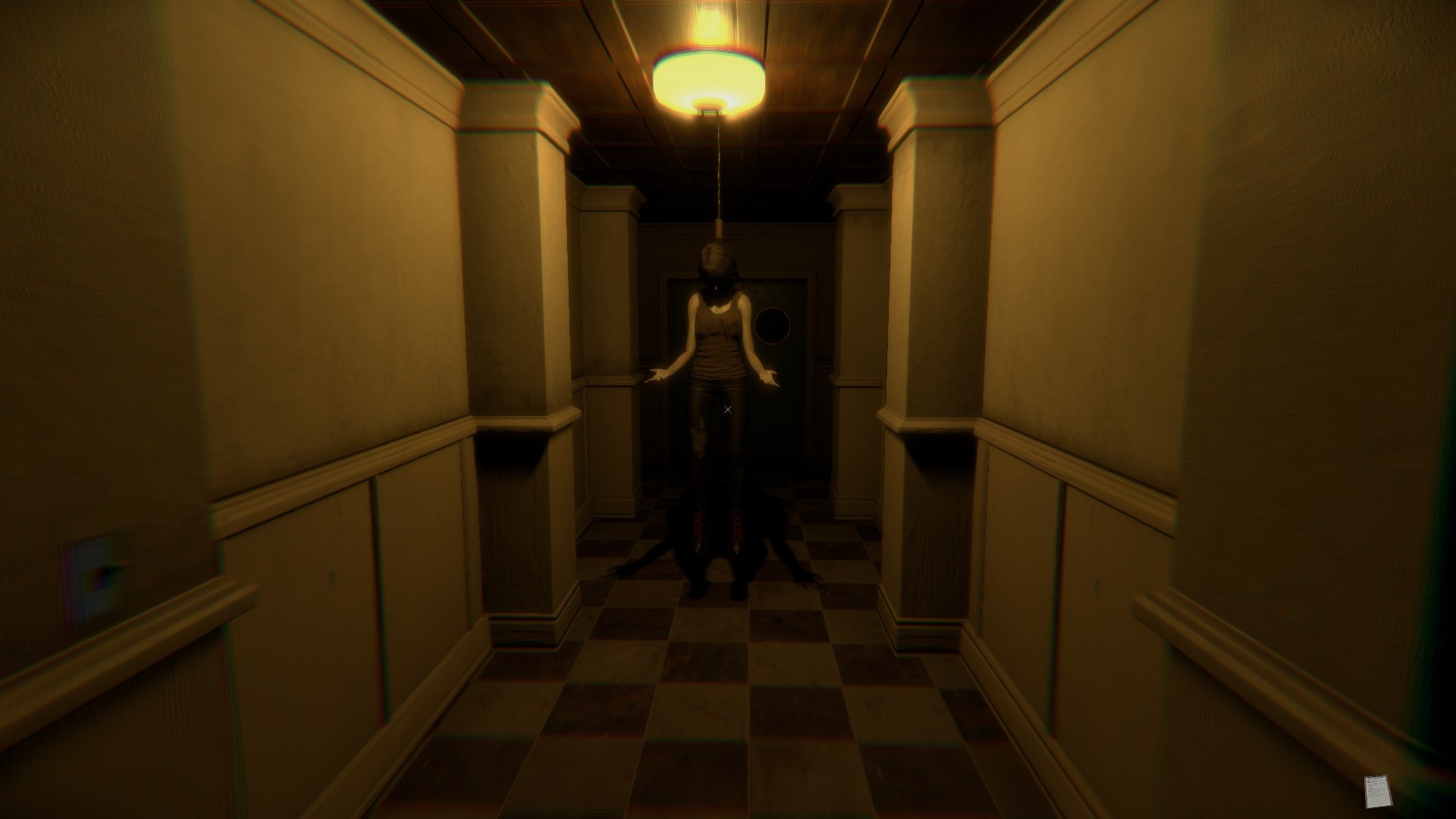Open the clipboard notes icon
Screen dimensions: 1456x819
click(1376, 791)
